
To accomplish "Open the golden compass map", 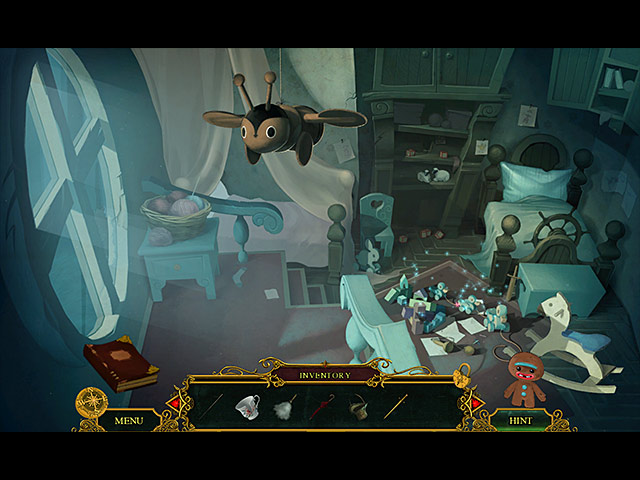I will pos(92,402).
